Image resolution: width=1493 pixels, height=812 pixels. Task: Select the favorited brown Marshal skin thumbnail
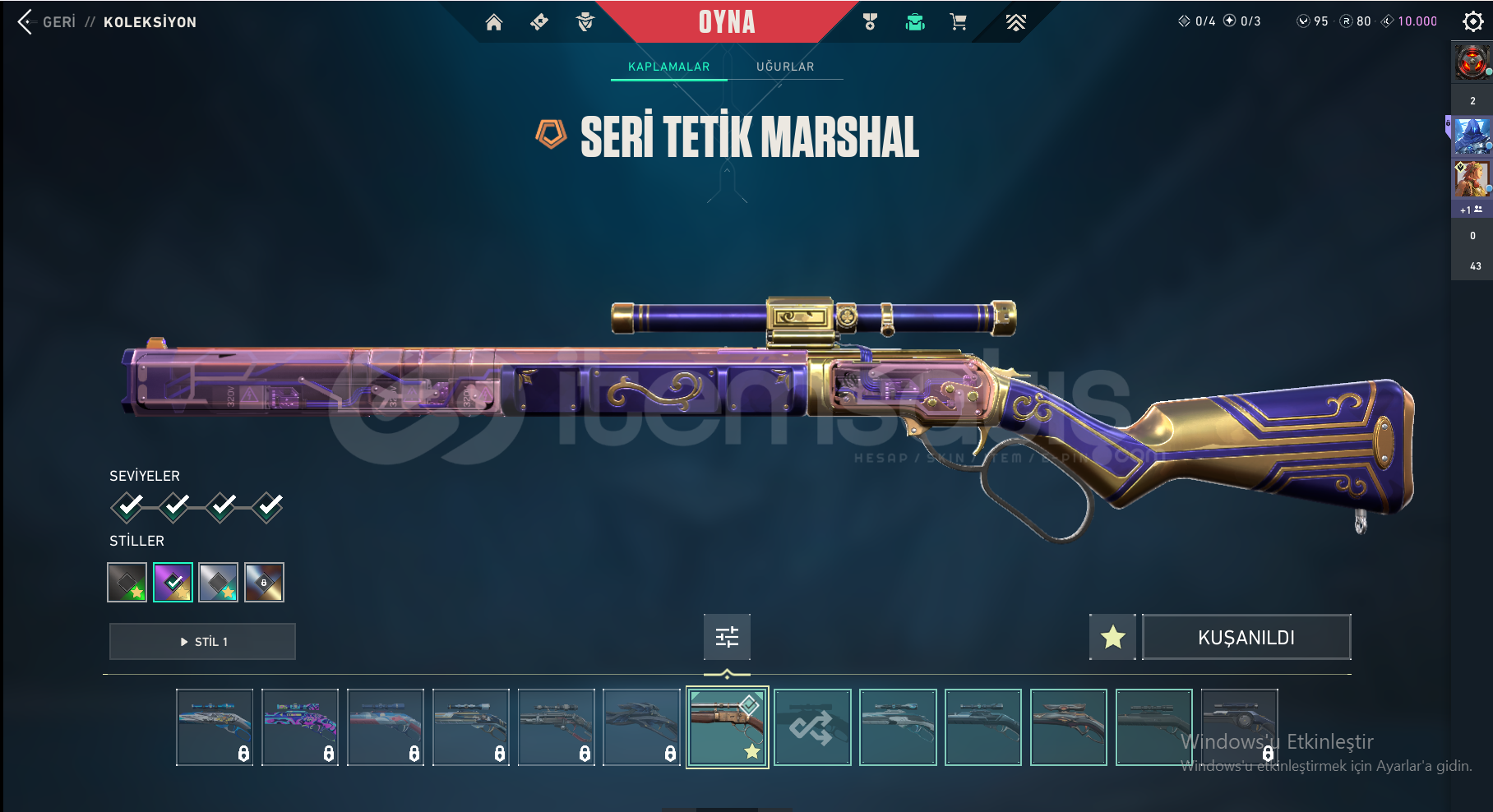(x=728, y=727)
